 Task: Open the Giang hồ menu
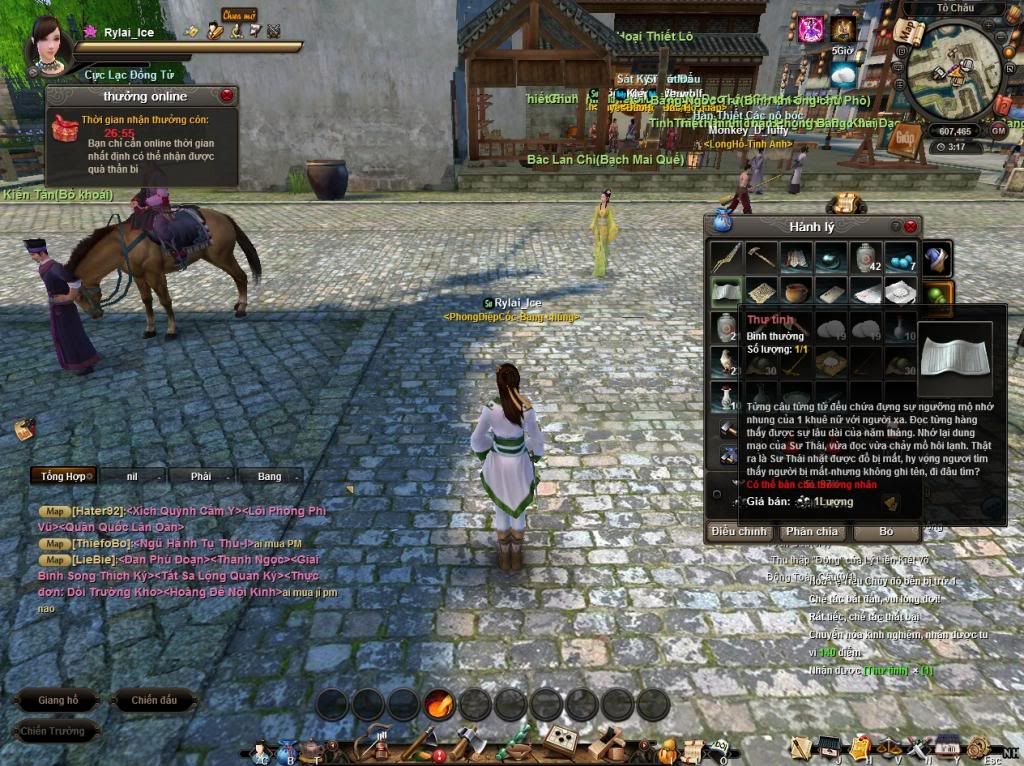point(58,700)
